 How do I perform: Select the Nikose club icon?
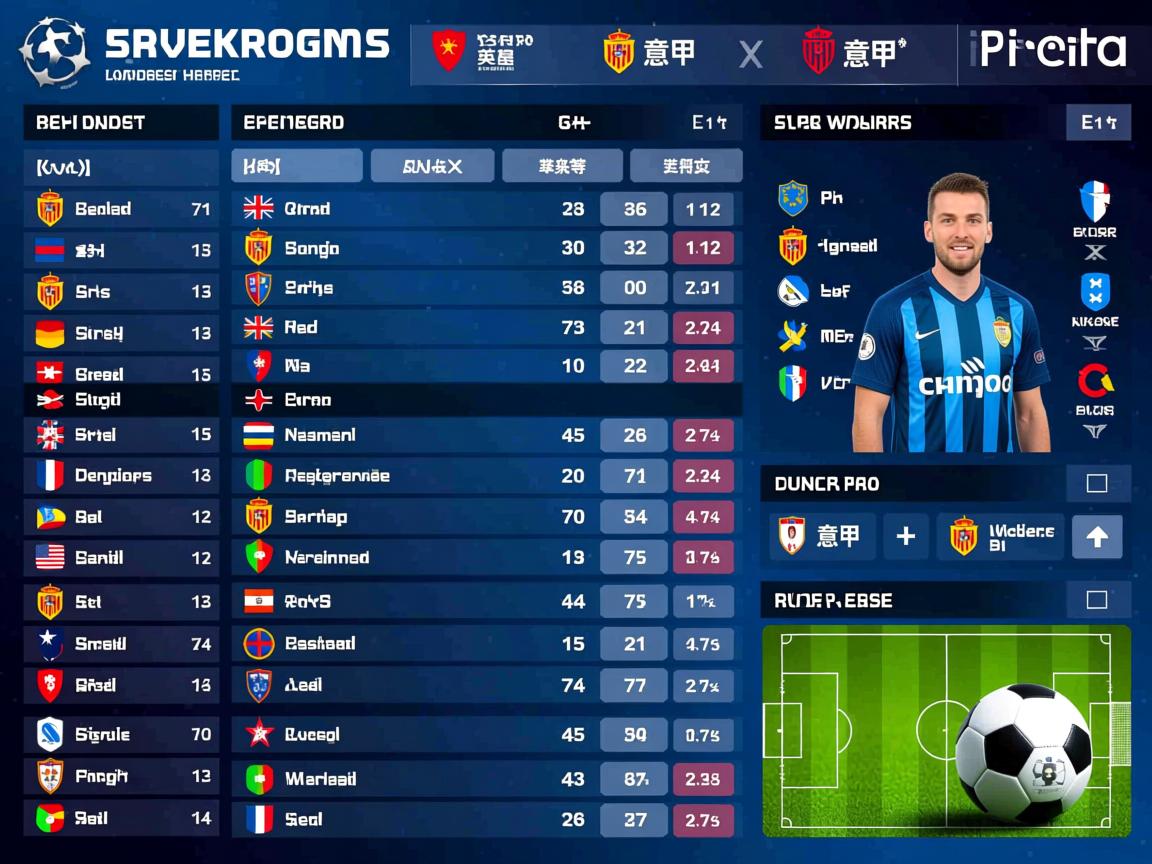[1095, 293]
